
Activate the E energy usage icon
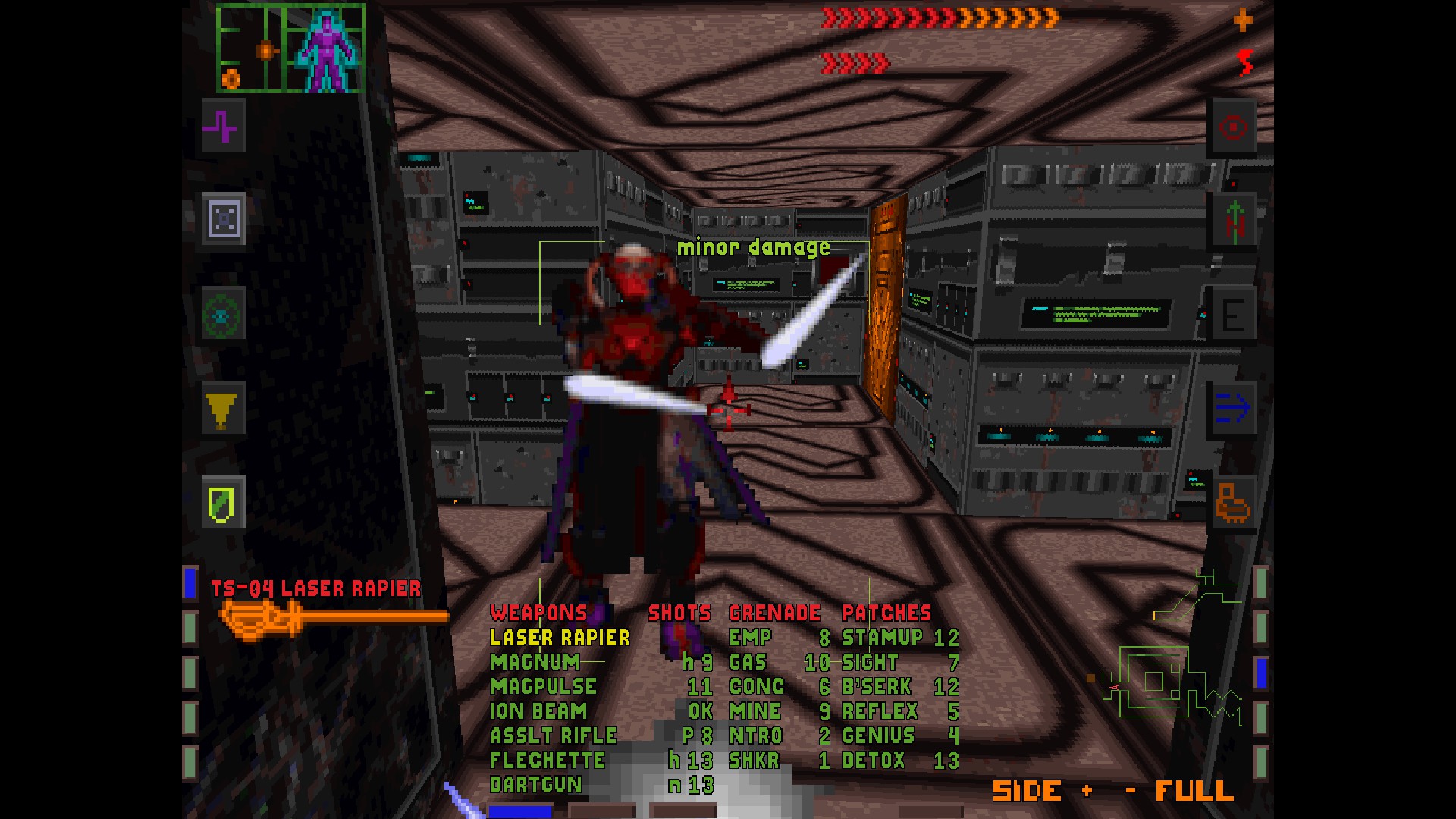(1234, 313)
